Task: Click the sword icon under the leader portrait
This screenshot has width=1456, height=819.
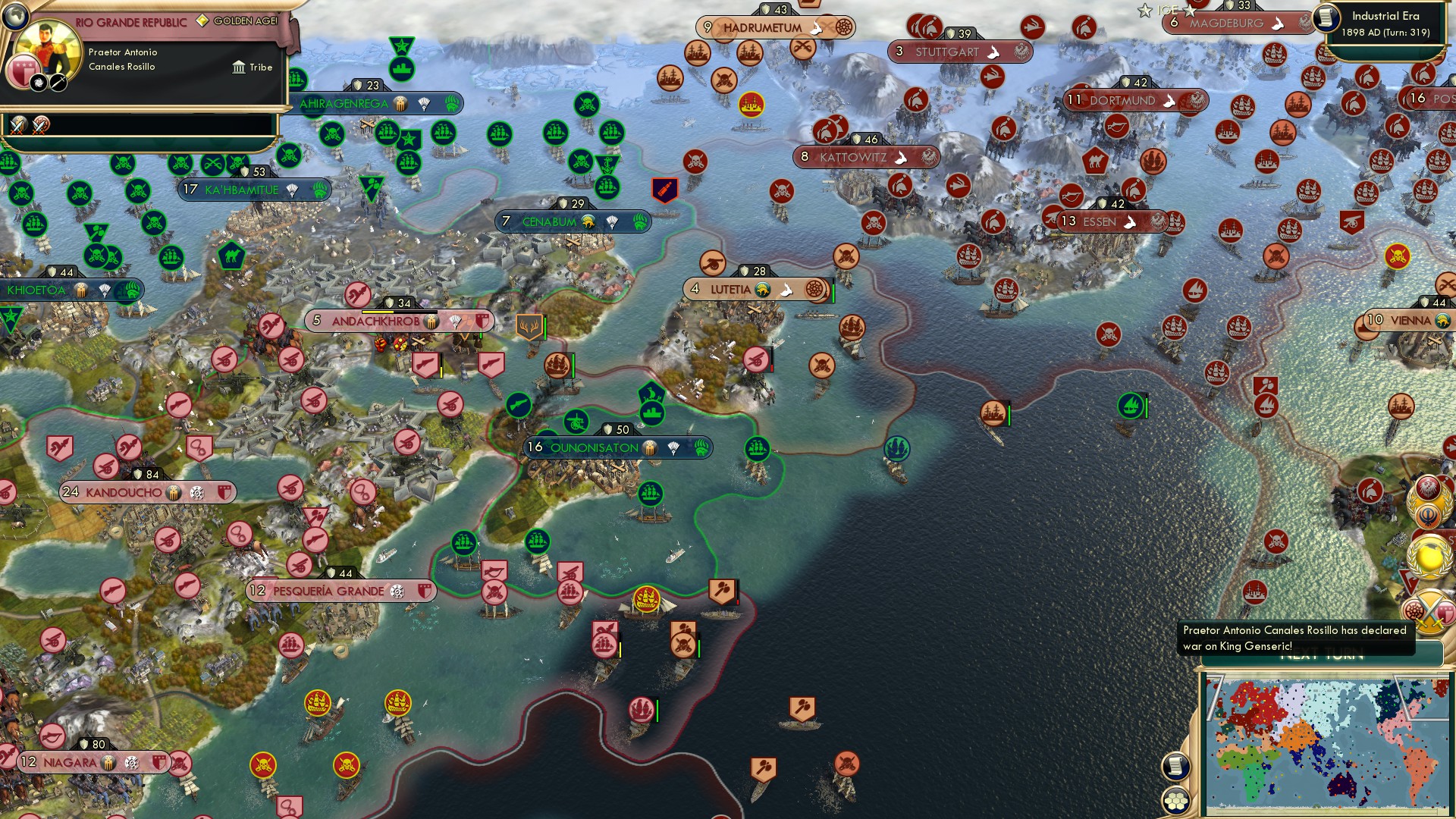Action: point(57,83)
